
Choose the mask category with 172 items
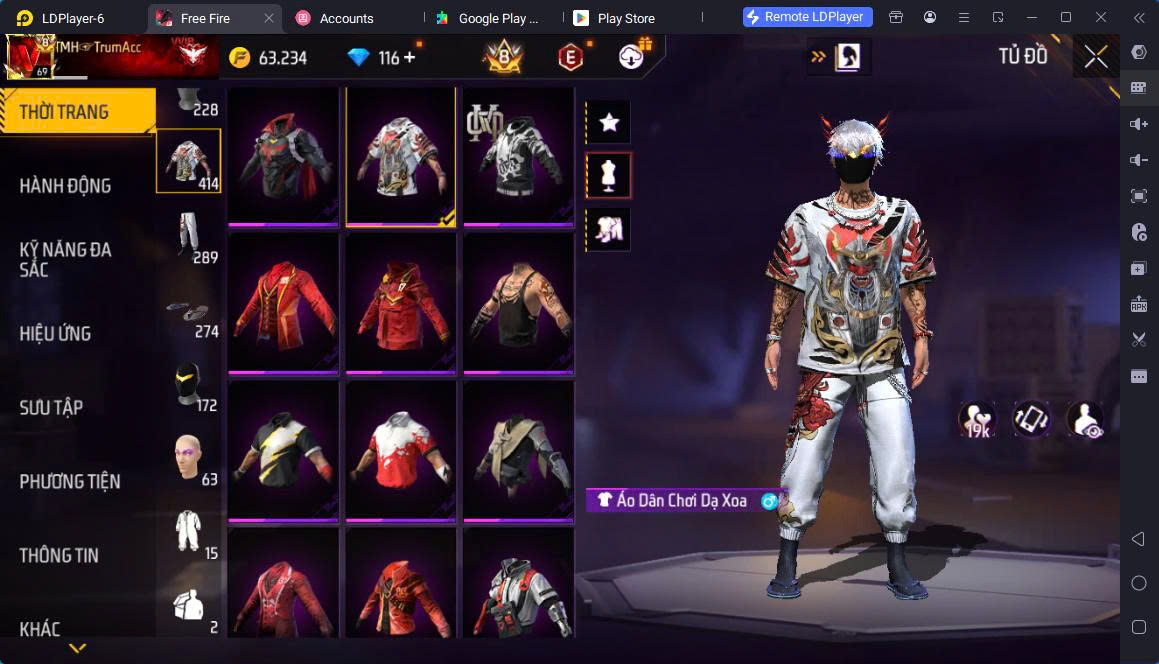tap(189, 385)
